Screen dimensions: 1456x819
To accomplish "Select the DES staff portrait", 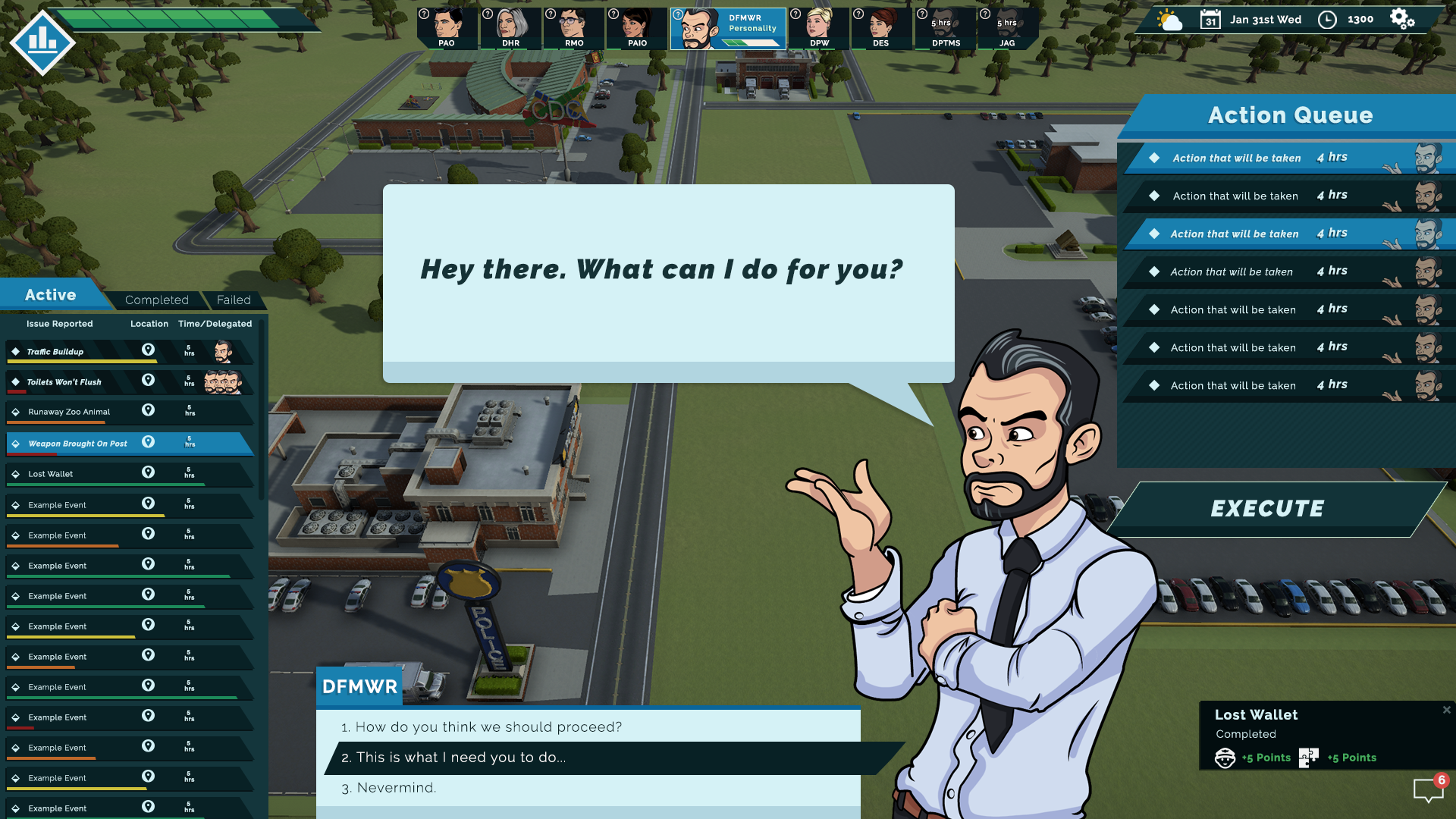I will (x=881, y=28).
